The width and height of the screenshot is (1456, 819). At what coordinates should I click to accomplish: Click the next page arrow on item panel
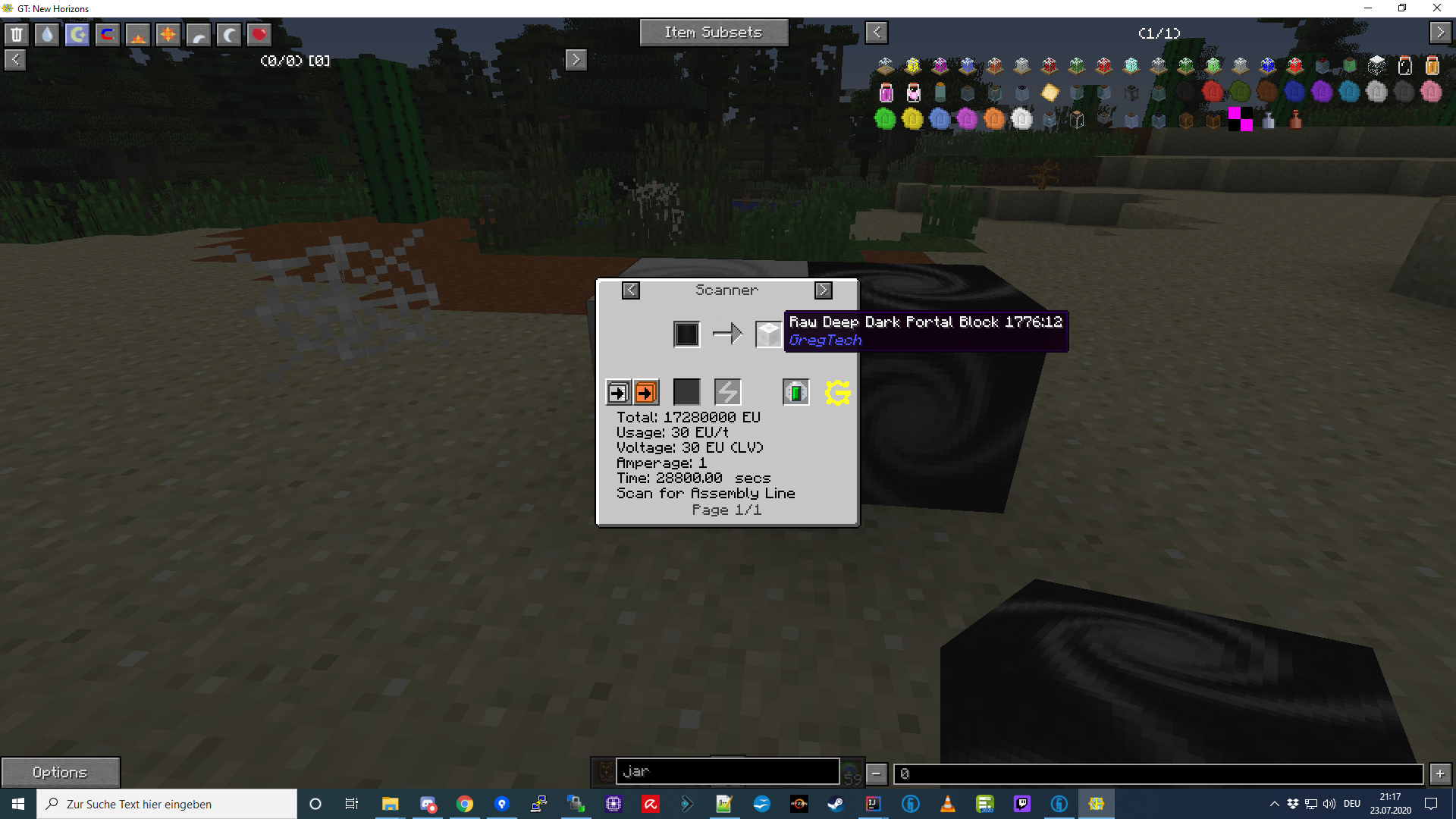tap(1439, 33)
